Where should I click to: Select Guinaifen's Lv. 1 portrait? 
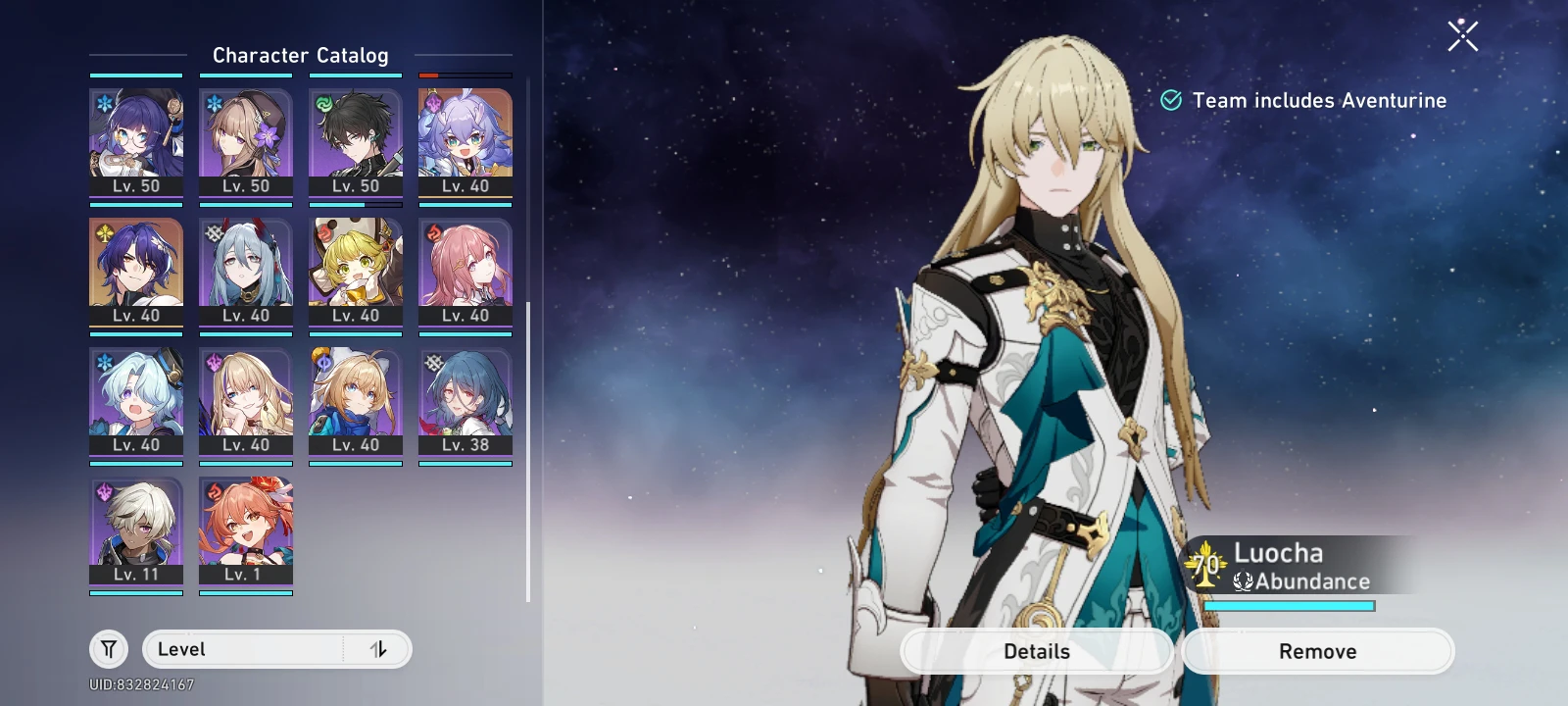coord(246,527)
